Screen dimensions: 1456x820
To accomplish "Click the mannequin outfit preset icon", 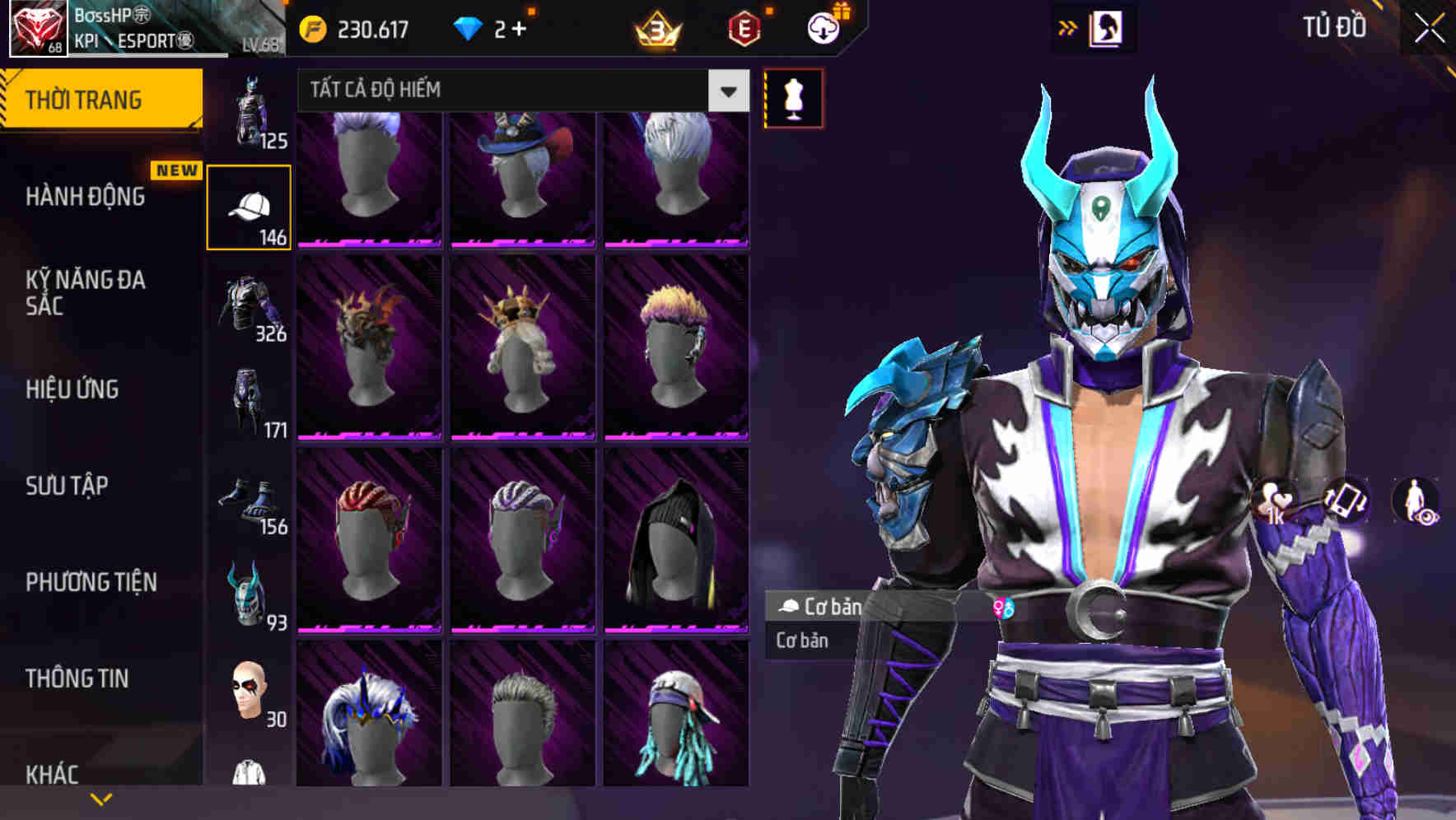I will point(792,97).
